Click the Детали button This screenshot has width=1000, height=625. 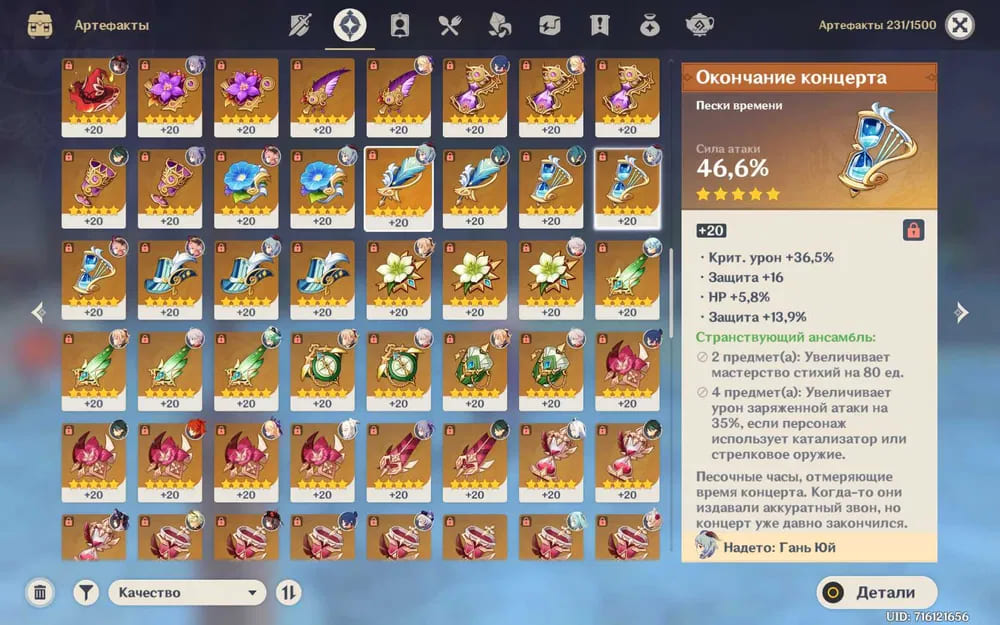point(877,592)
